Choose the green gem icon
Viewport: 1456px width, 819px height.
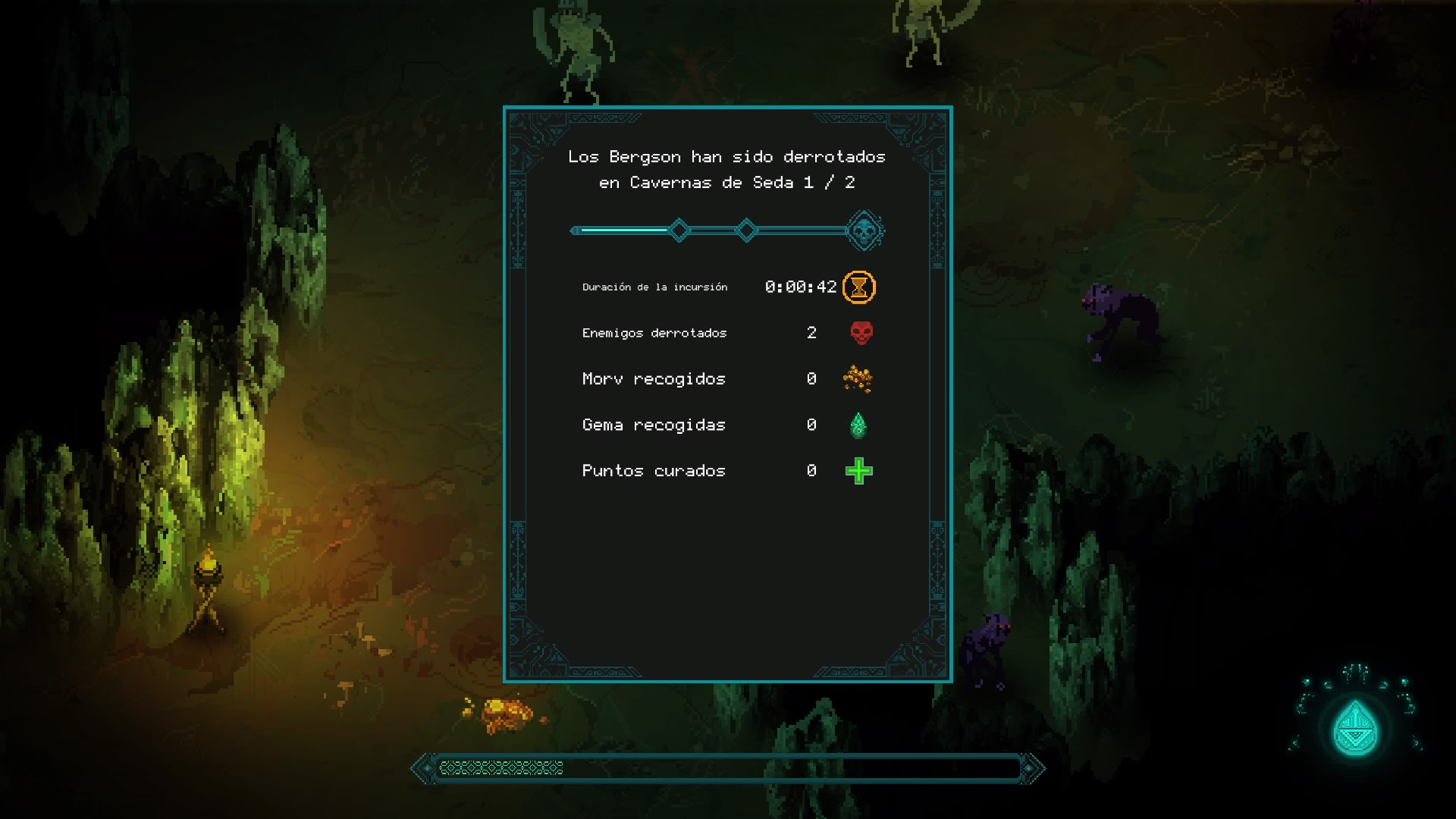click(x=858, y=425)
